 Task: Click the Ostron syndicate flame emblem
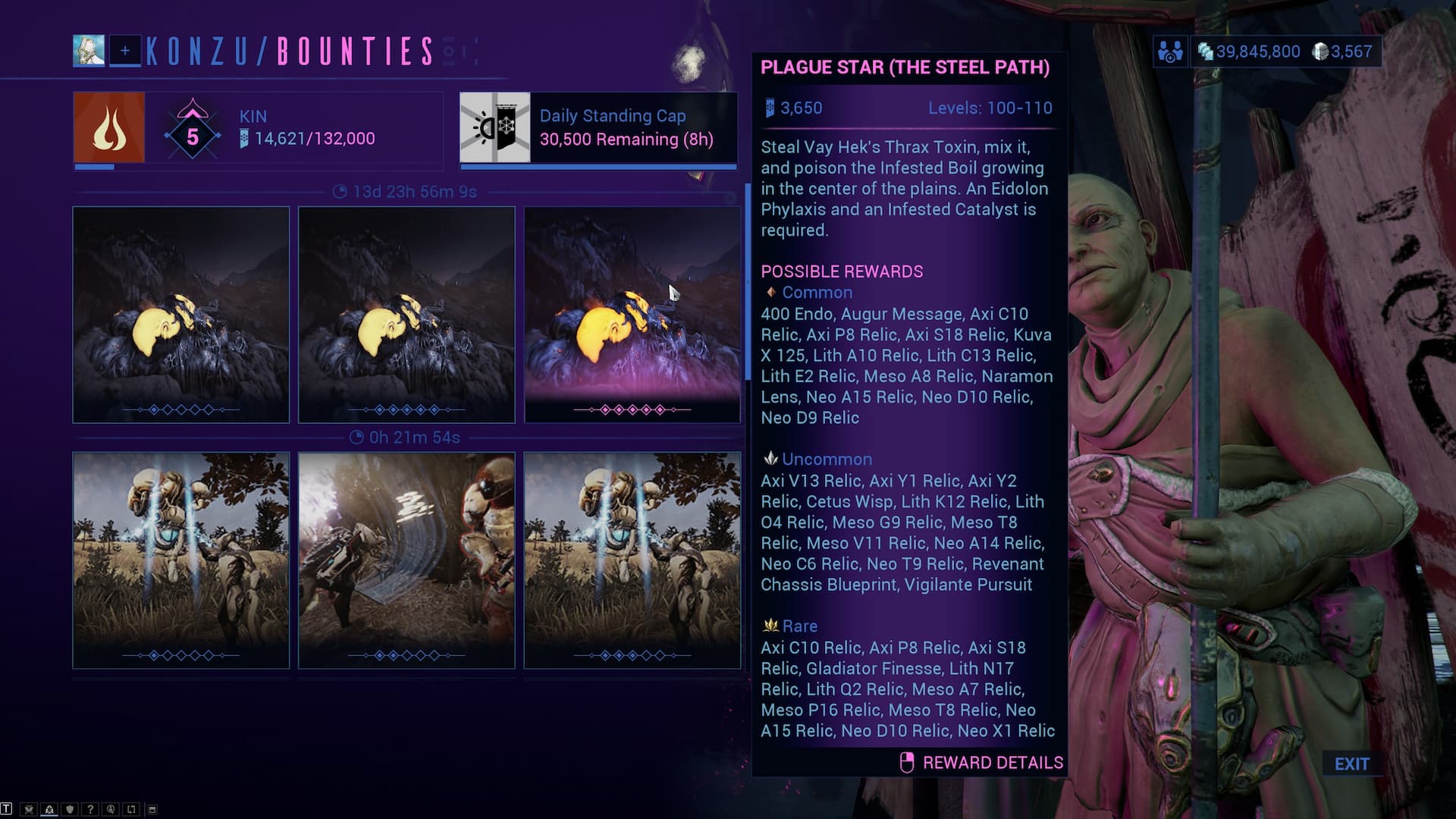point(109,127)
